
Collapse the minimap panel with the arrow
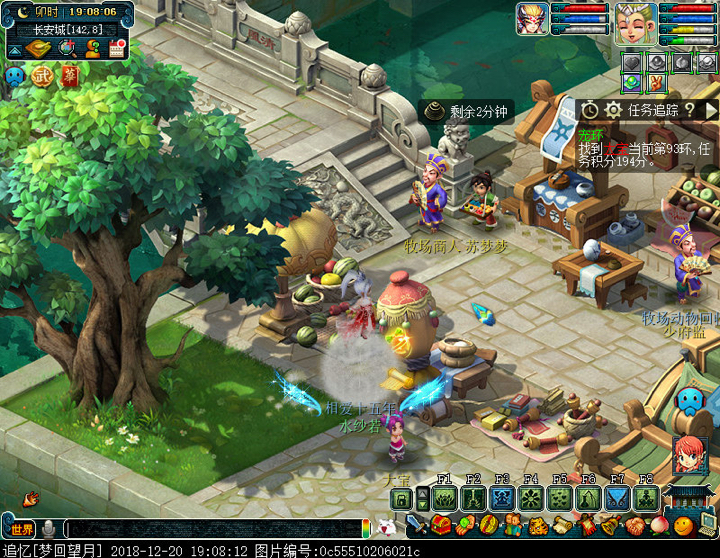[17, 48]
